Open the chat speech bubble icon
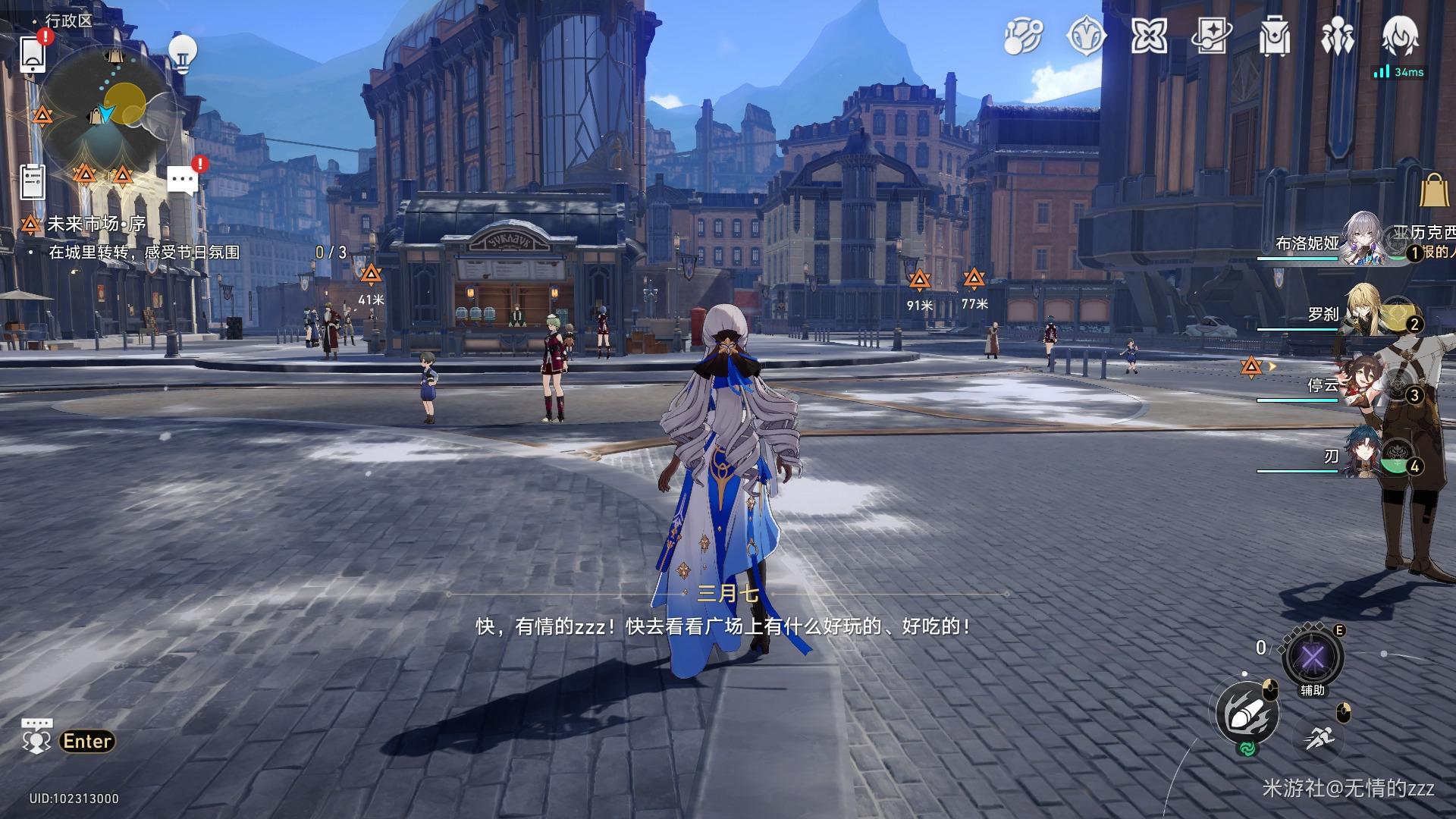 [x=183, y=180]
